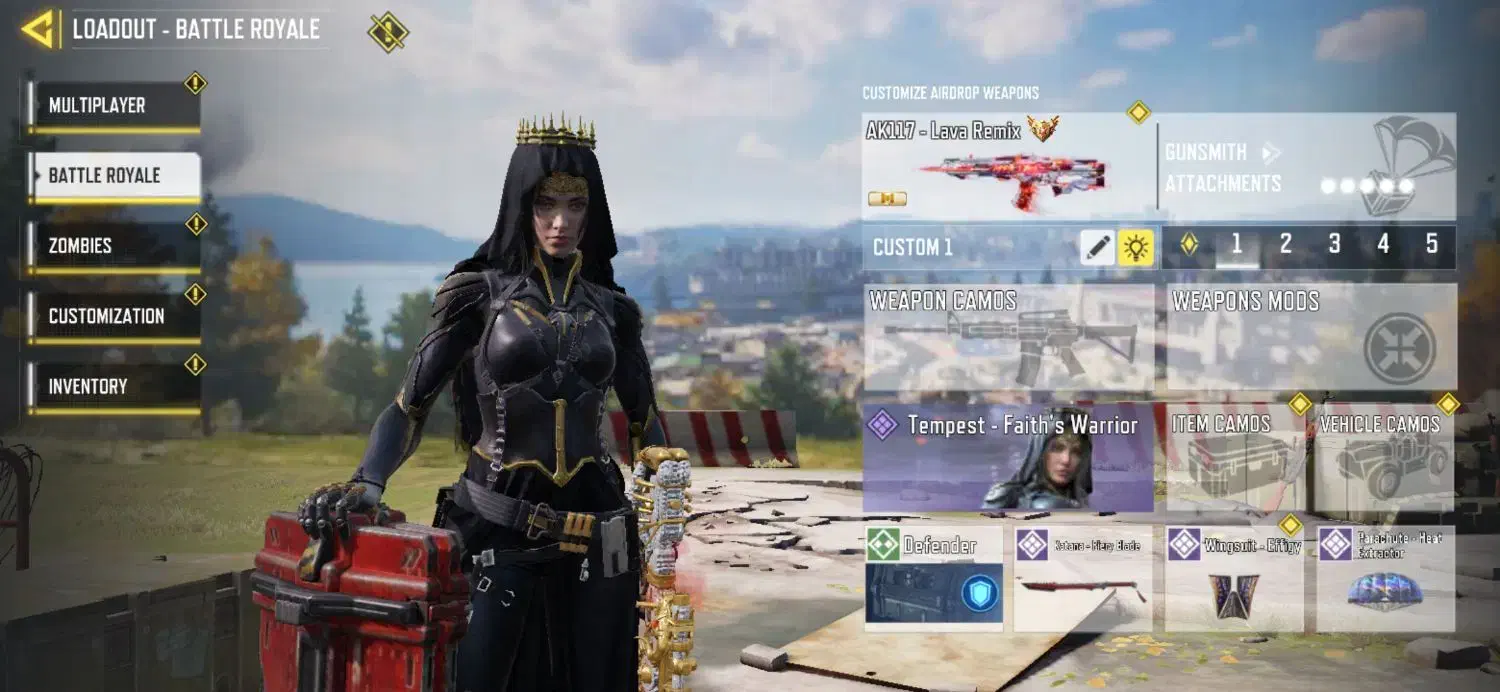Image resolution: width=1500 pixels, height=692 pixels.
Task: Select the Battle Royale tab
Action: tap(113, 176)
